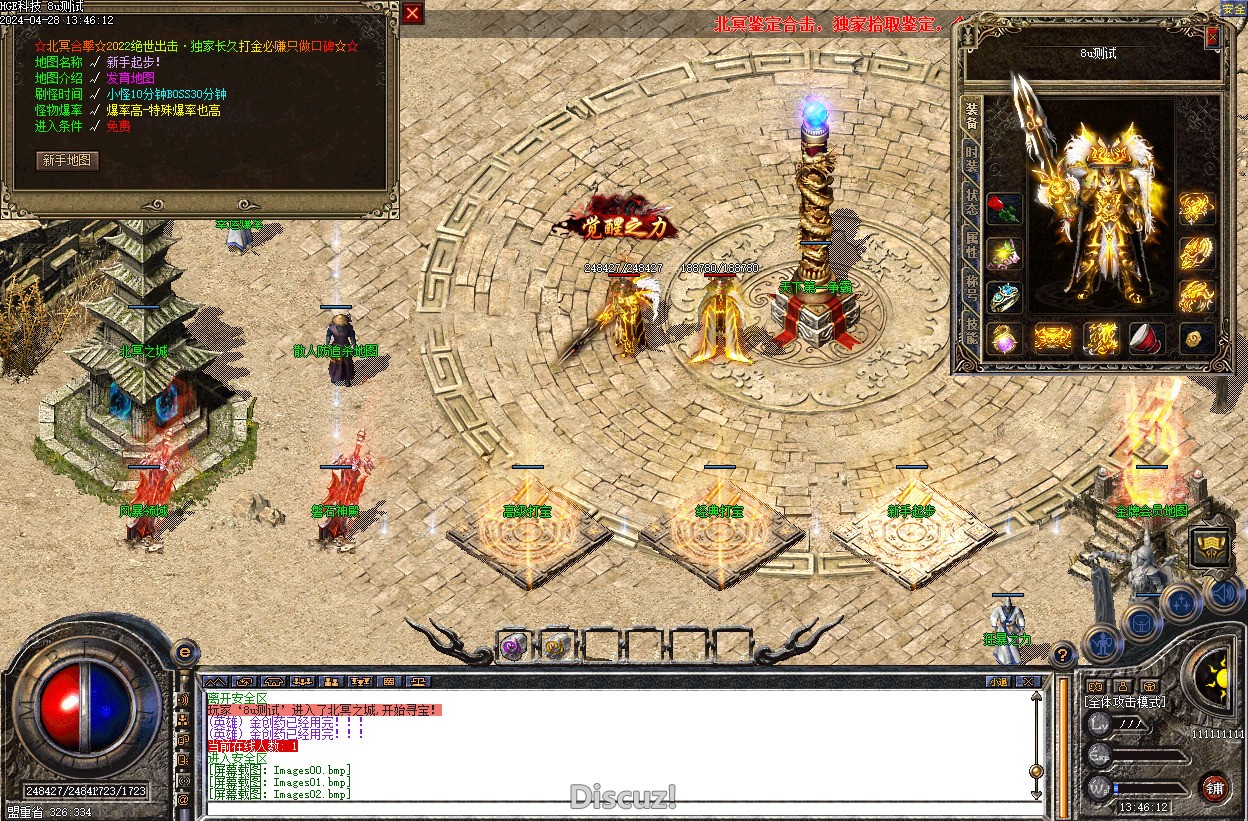Screen dimensions: 1248x821
Task: Select the red rose equipment slot
Action: coord(1004,209)
